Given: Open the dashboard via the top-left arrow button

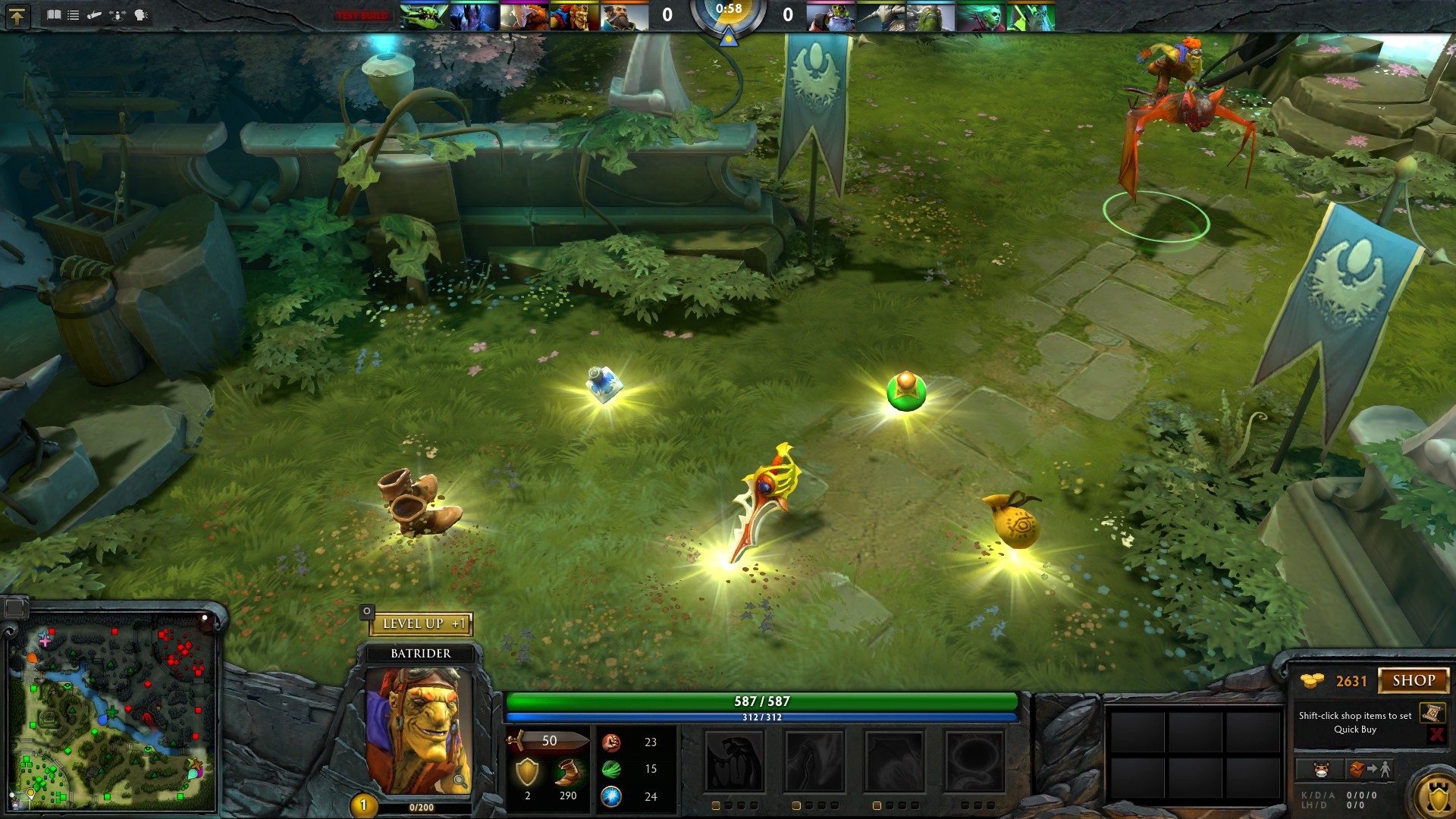Looking at the screenshot, I should click(x=17, y=15).
